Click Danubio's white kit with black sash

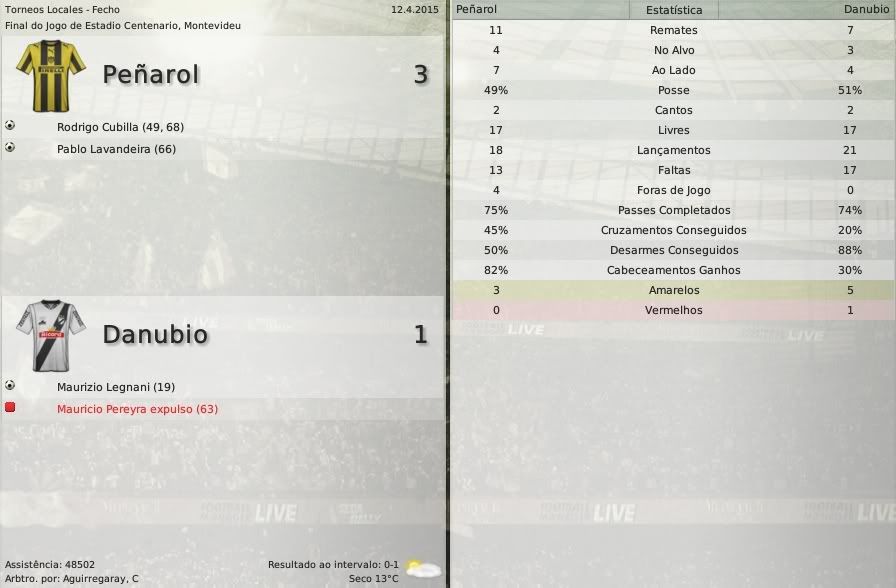tap(51, 335)
